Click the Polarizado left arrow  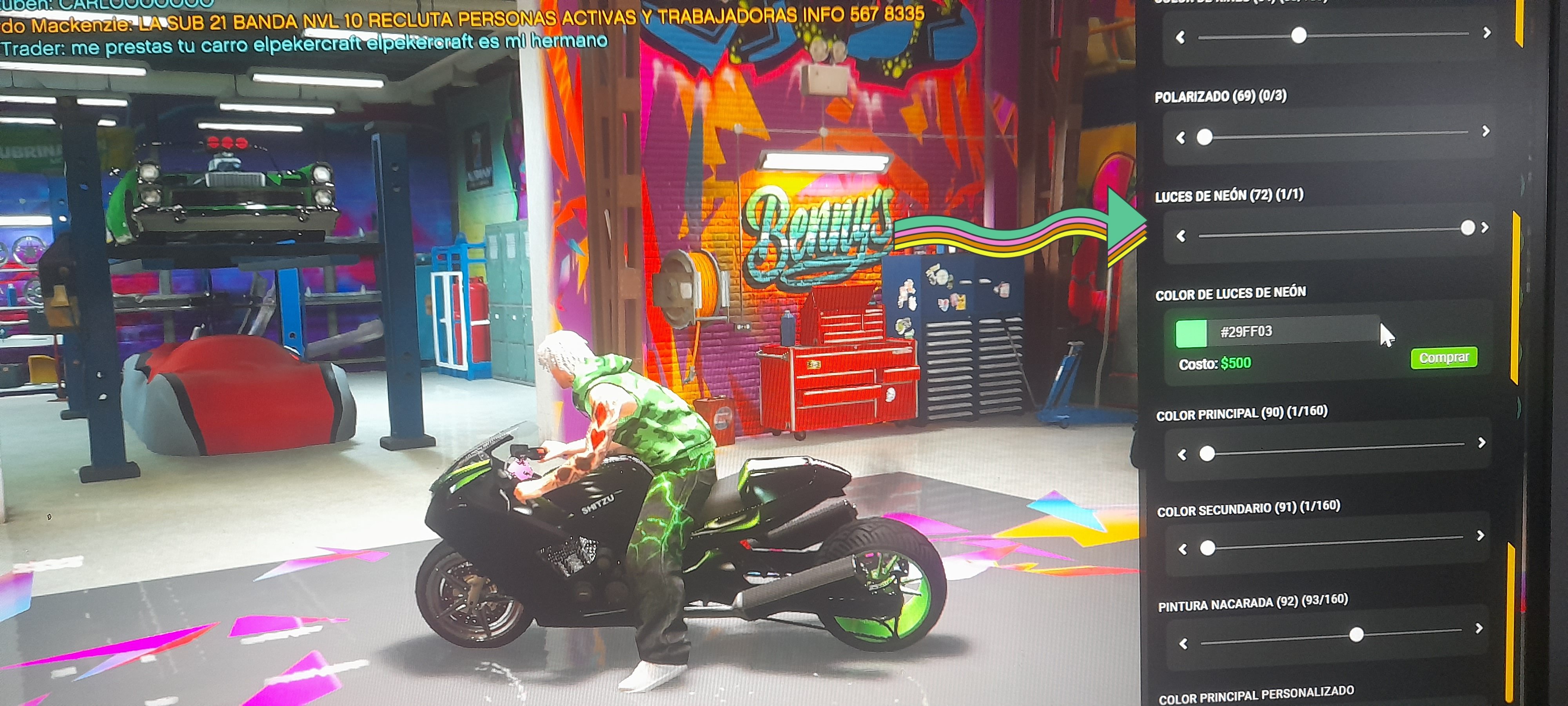[1181, 138]
